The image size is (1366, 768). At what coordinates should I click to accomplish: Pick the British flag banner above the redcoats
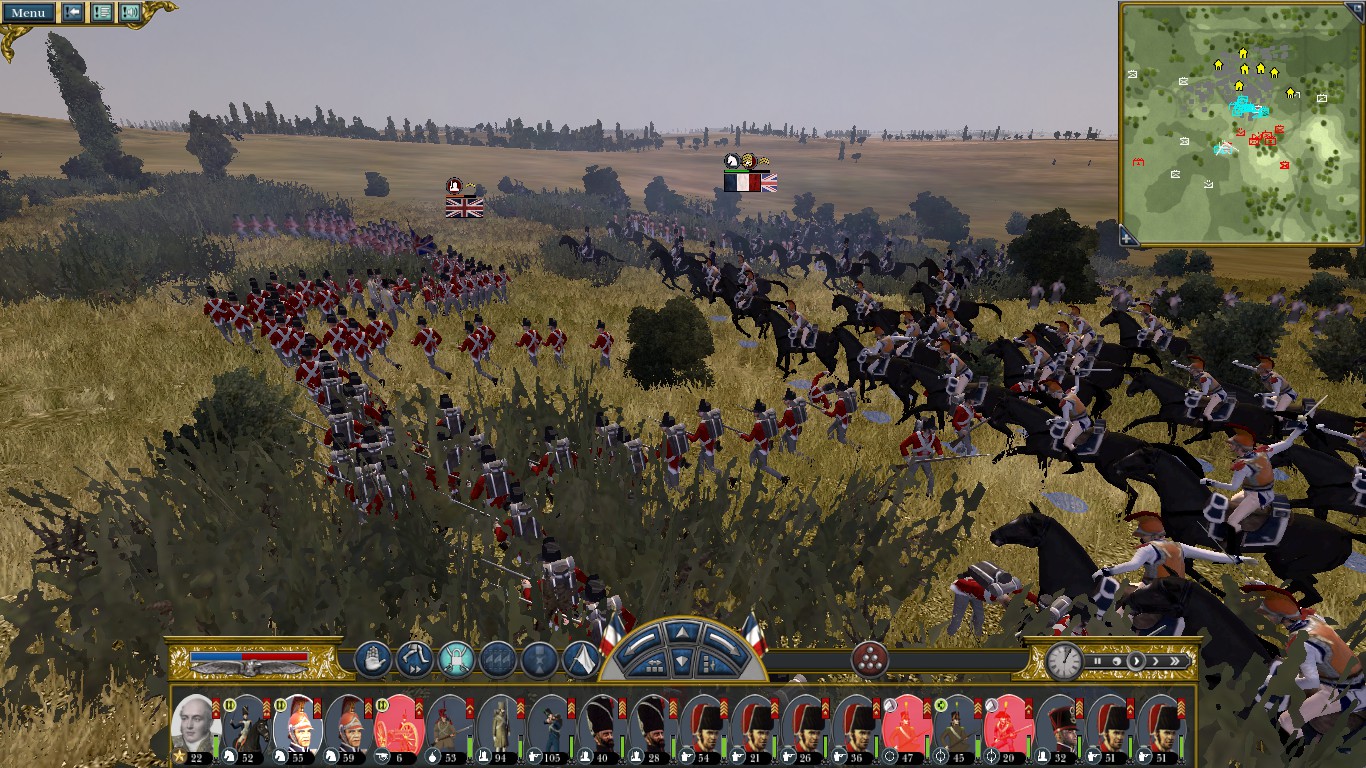pos(464,207)
